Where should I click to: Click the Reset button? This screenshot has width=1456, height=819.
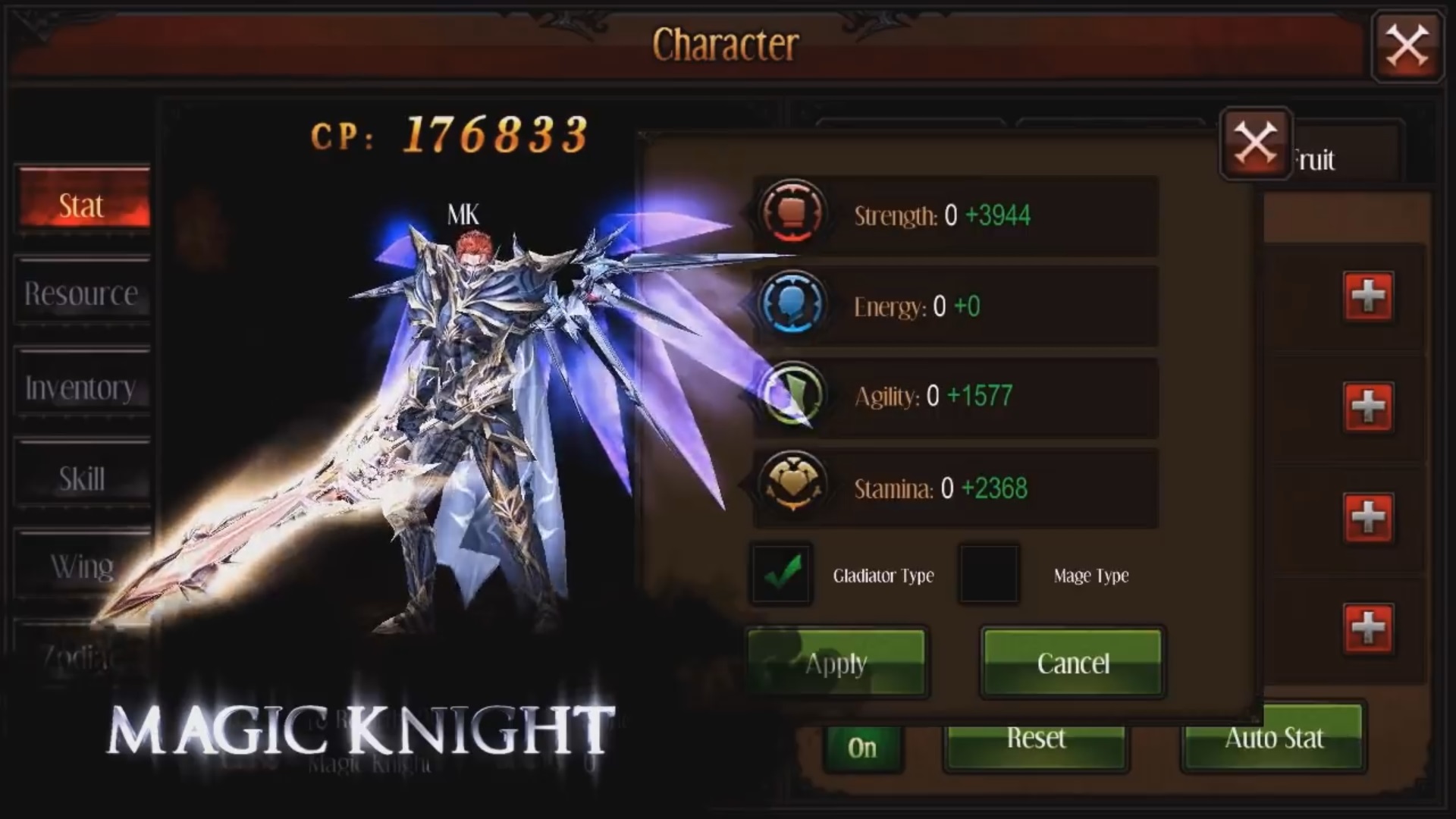[1037, 739]
